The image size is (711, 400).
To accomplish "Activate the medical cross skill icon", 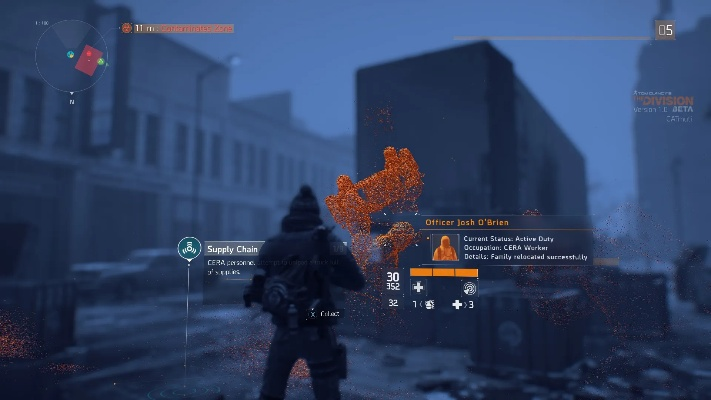I will tap(418, 287).
